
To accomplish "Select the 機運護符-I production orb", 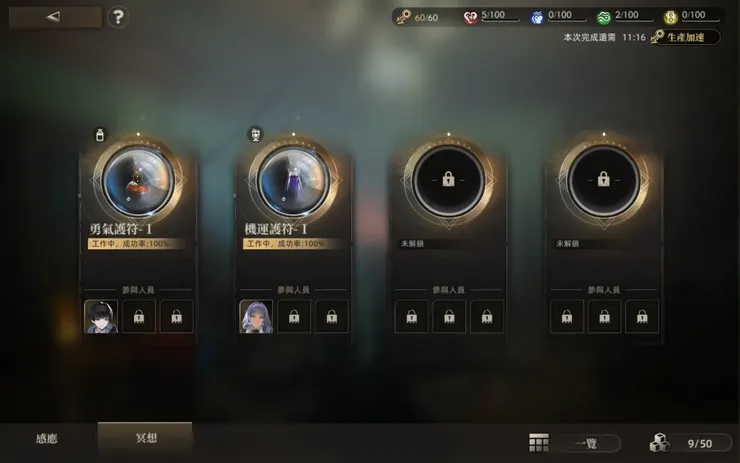I will 293,181.
